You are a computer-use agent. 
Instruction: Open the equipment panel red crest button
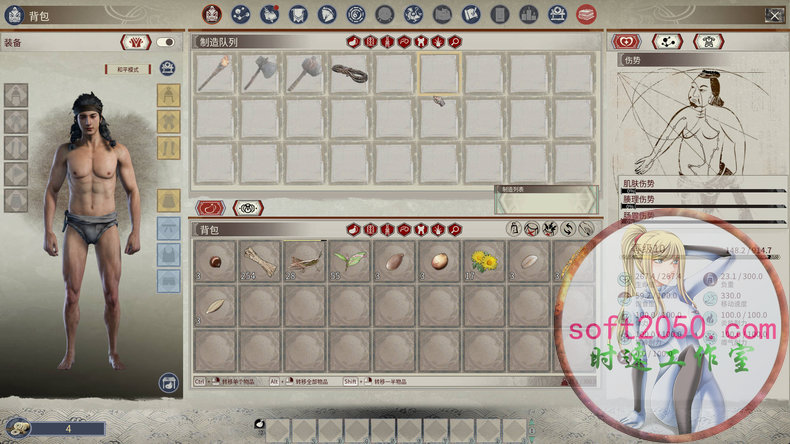pos(136,42)
